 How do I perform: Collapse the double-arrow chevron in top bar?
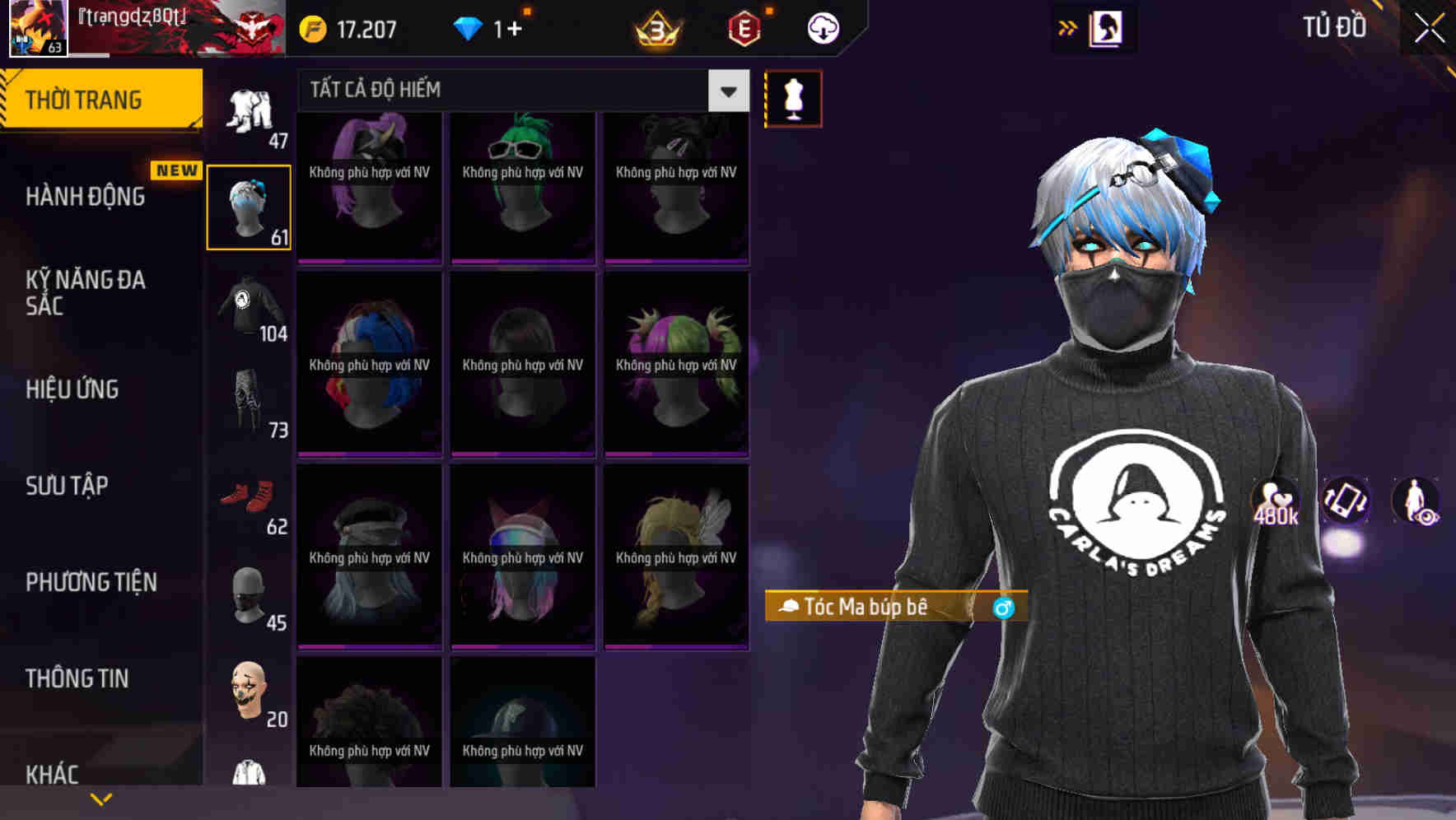[x=1066, y=27]
